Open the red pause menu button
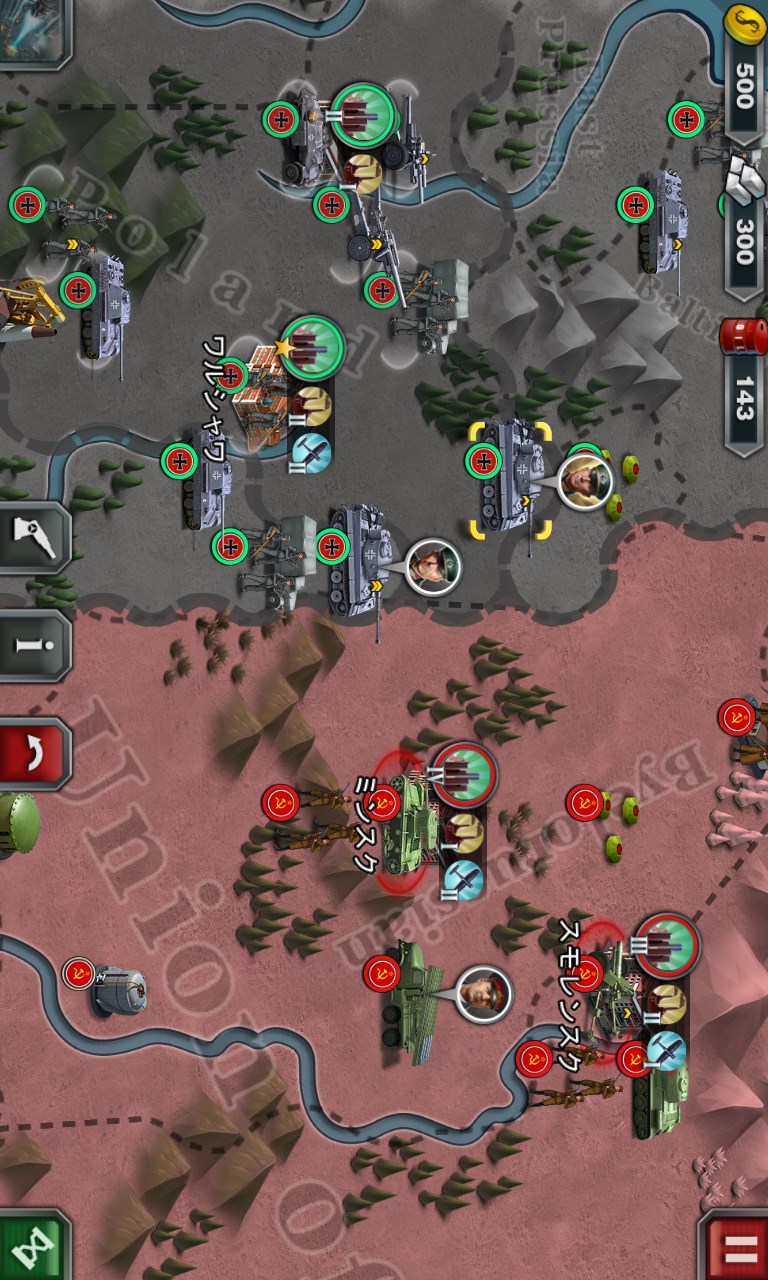The height and width of the screenshot is (1280, 768). click(x=735, y=1247)
